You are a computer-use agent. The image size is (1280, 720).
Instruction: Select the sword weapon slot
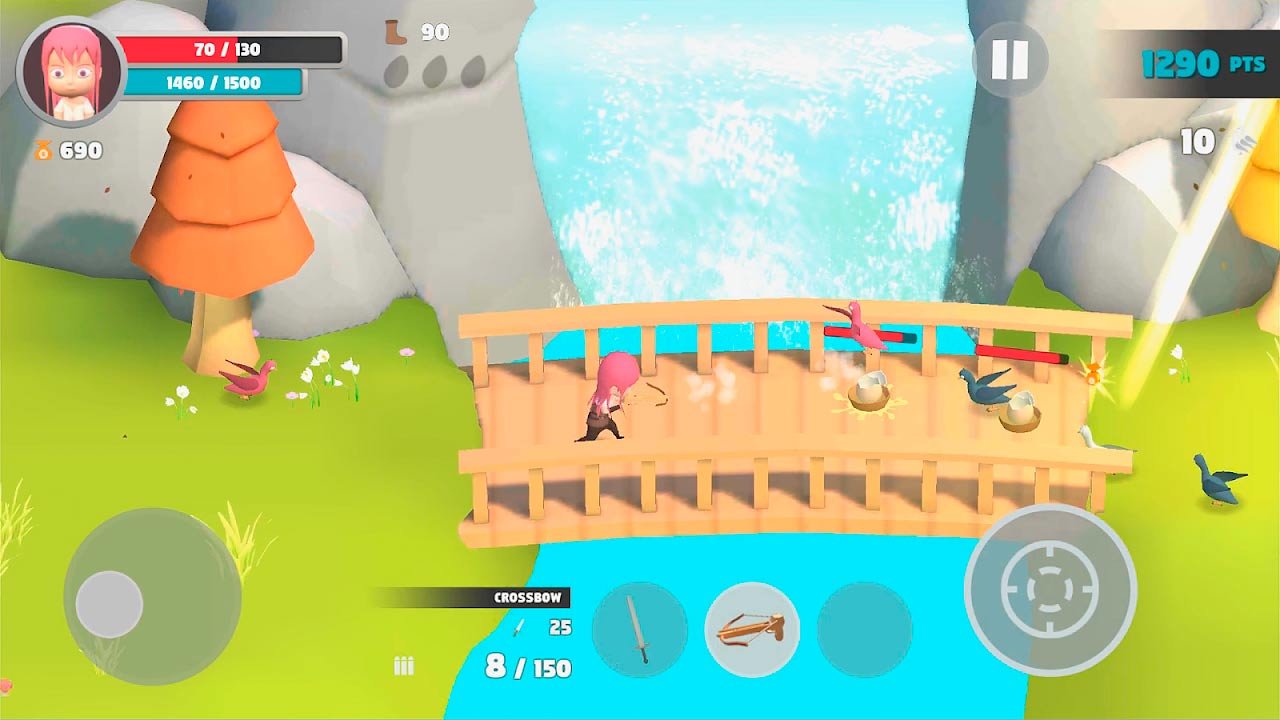640,630
